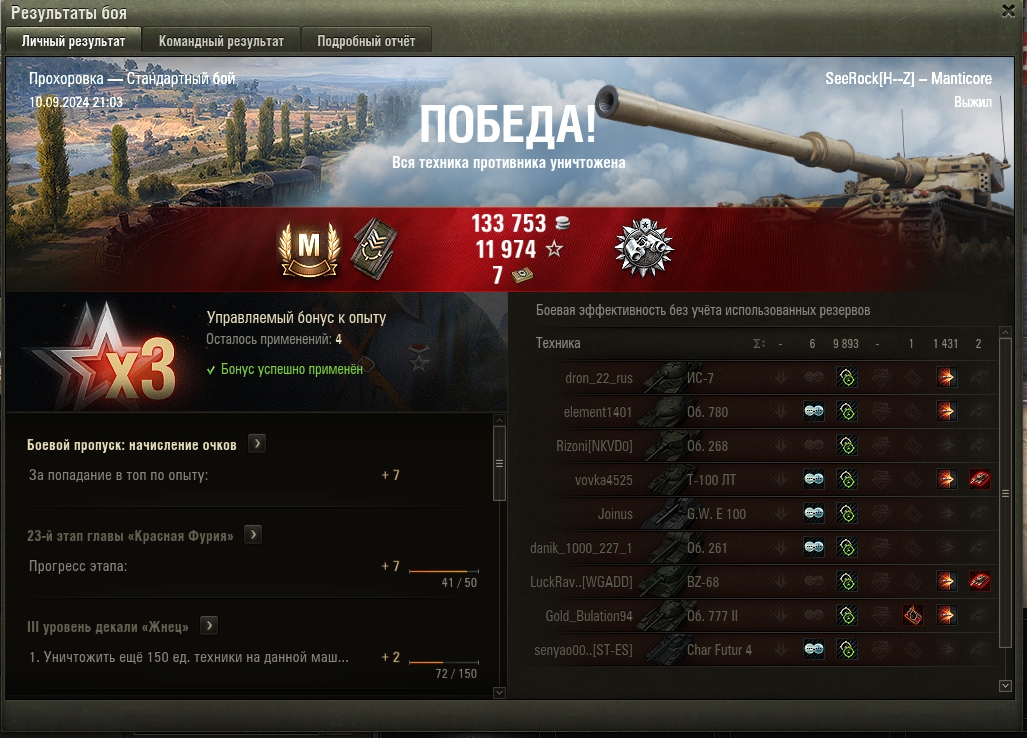This screenshot has height=738, width=1027.
Task: Select the Личный результат tab
Action: pyautogui.click(x=74, y=41)
